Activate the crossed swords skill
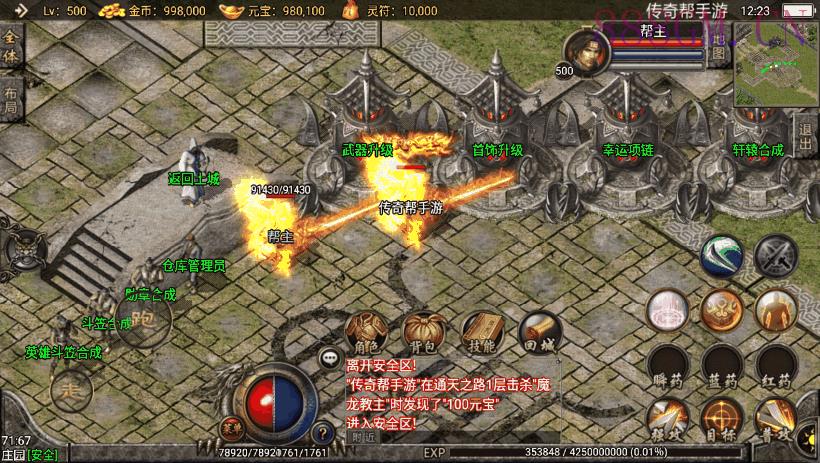The width and height of the screenshot is (820, 463). point(775,257)
